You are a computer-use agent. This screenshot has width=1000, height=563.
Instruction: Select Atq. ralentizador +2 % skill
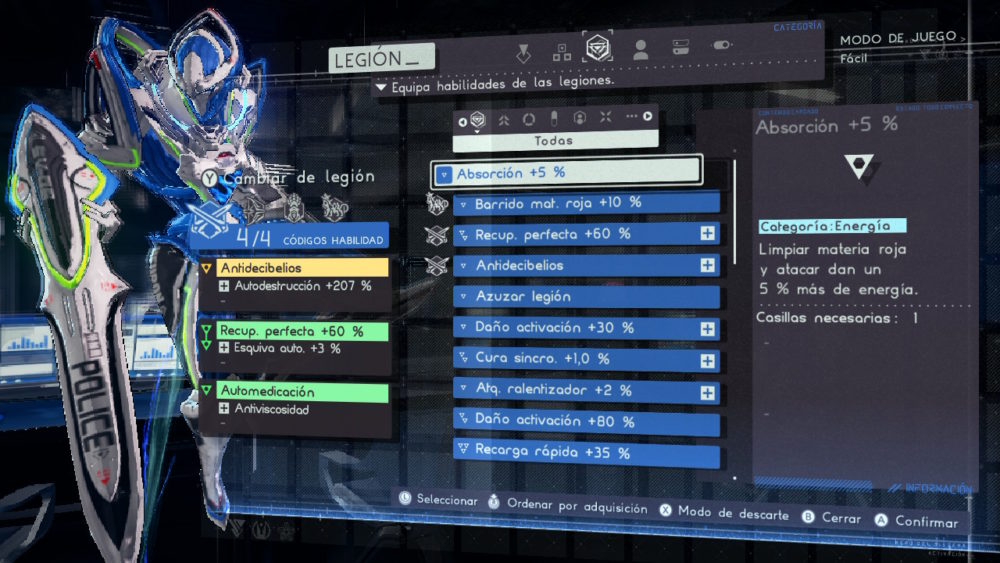[586, 390]
